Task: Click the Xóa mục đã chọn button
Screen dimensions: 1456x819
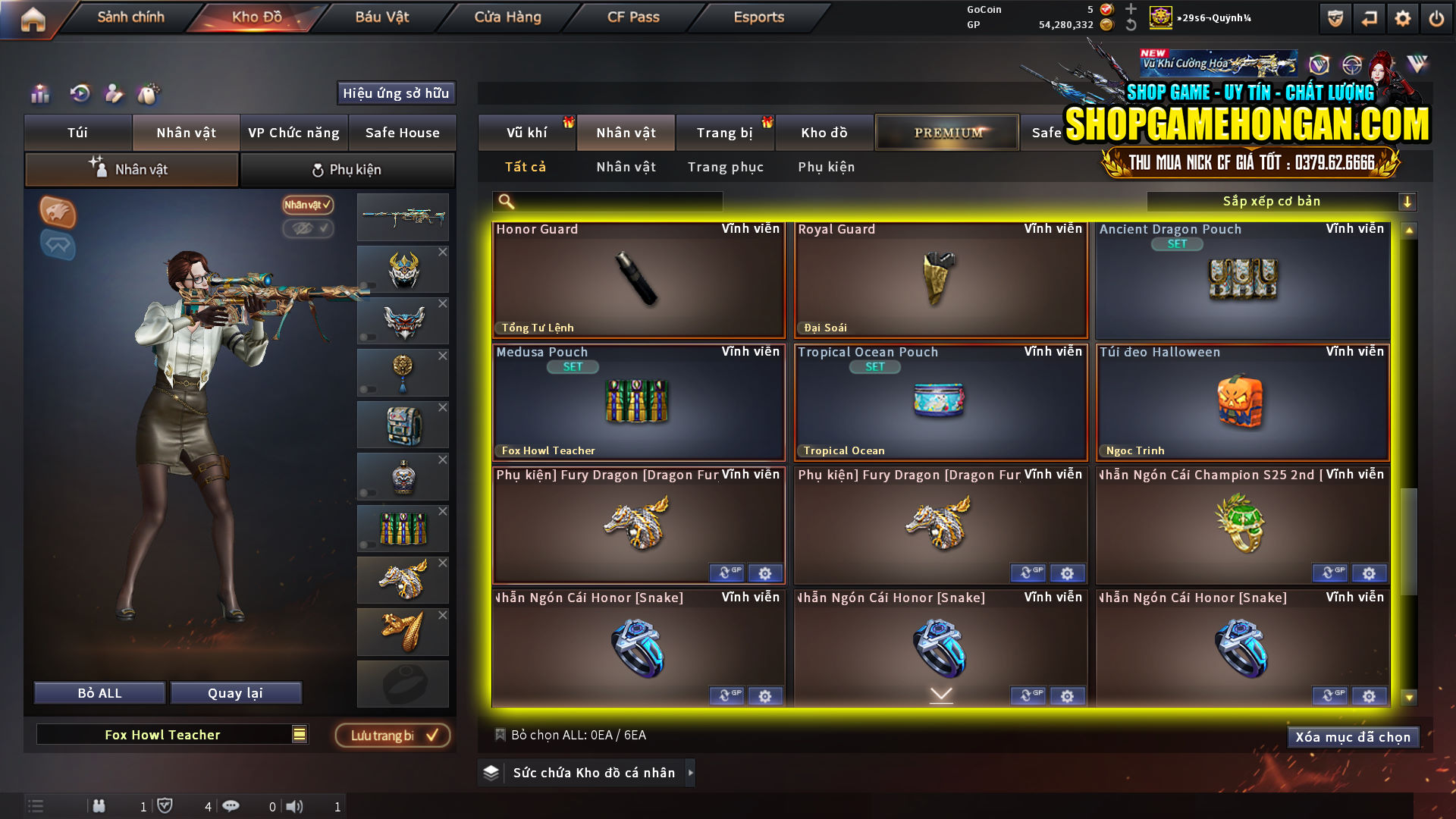Action: tap(1353, 736)
